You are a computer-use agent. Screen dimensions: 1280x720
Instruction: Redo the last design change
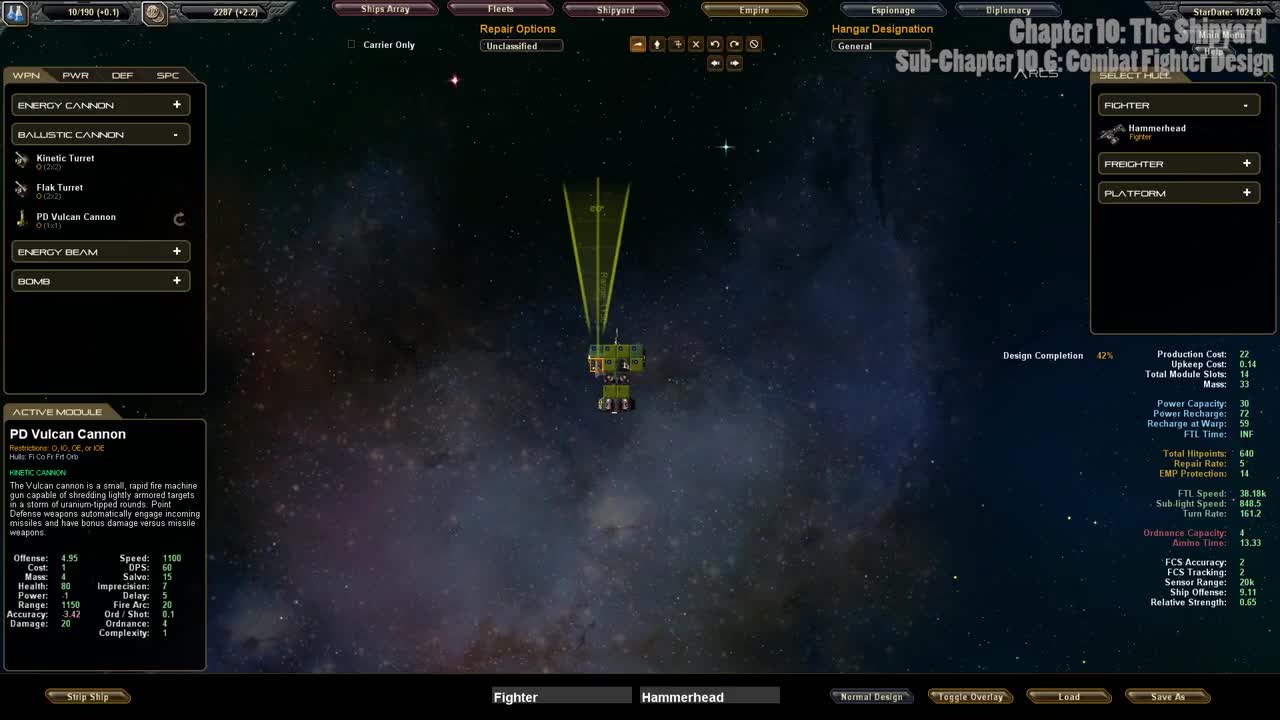(734, 43)
